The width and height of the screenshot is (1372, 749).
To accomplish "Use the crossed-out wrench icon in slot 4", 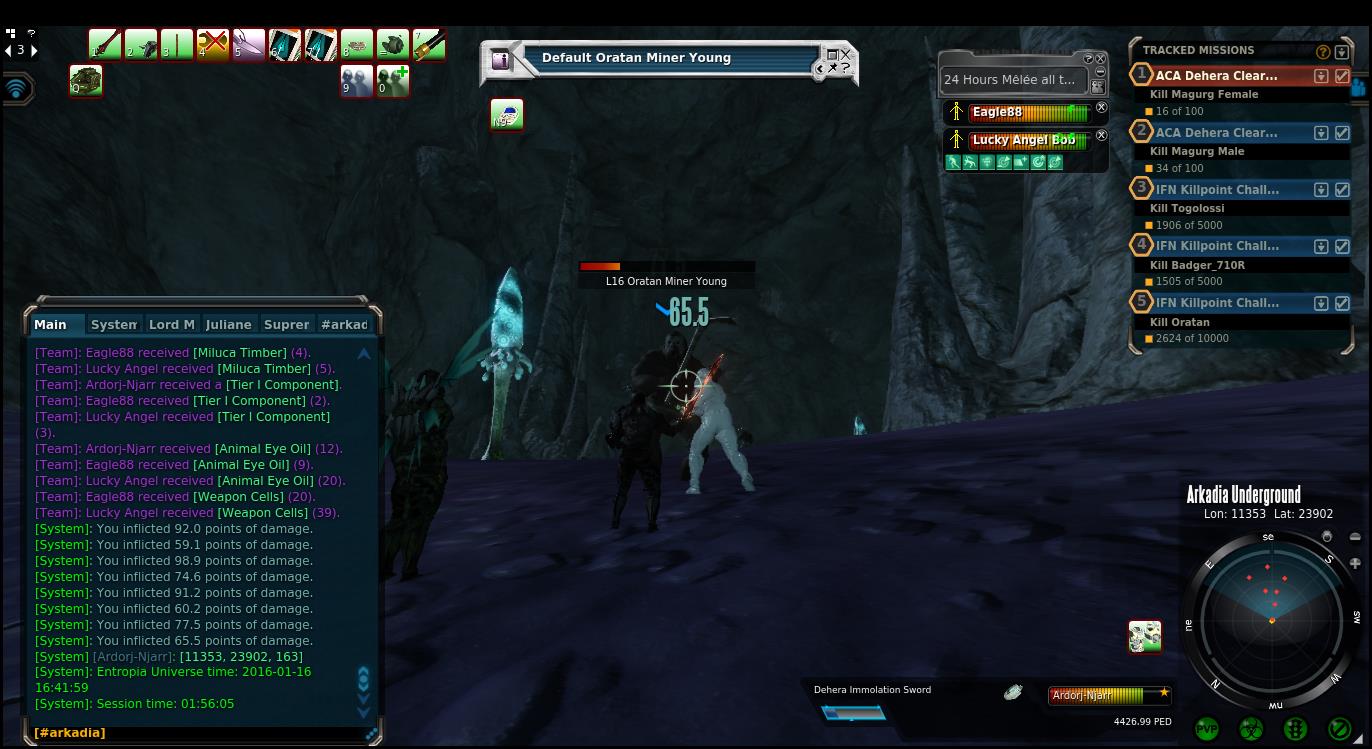I will pos(212,44).
